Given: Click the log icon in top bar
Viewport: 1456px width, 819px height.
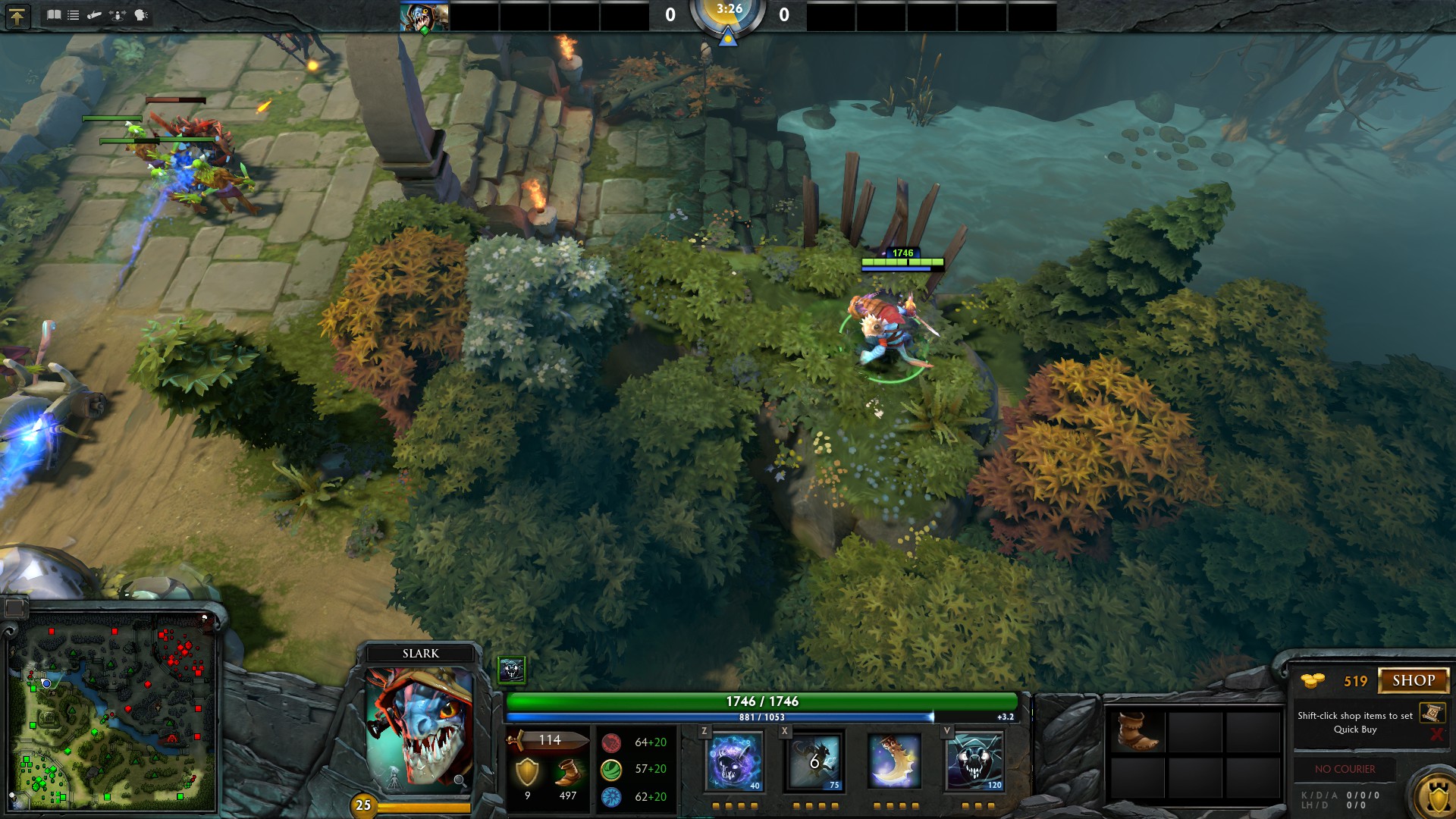Looking at the screenshot, I should pyautogui.click(x=95, y=15).
